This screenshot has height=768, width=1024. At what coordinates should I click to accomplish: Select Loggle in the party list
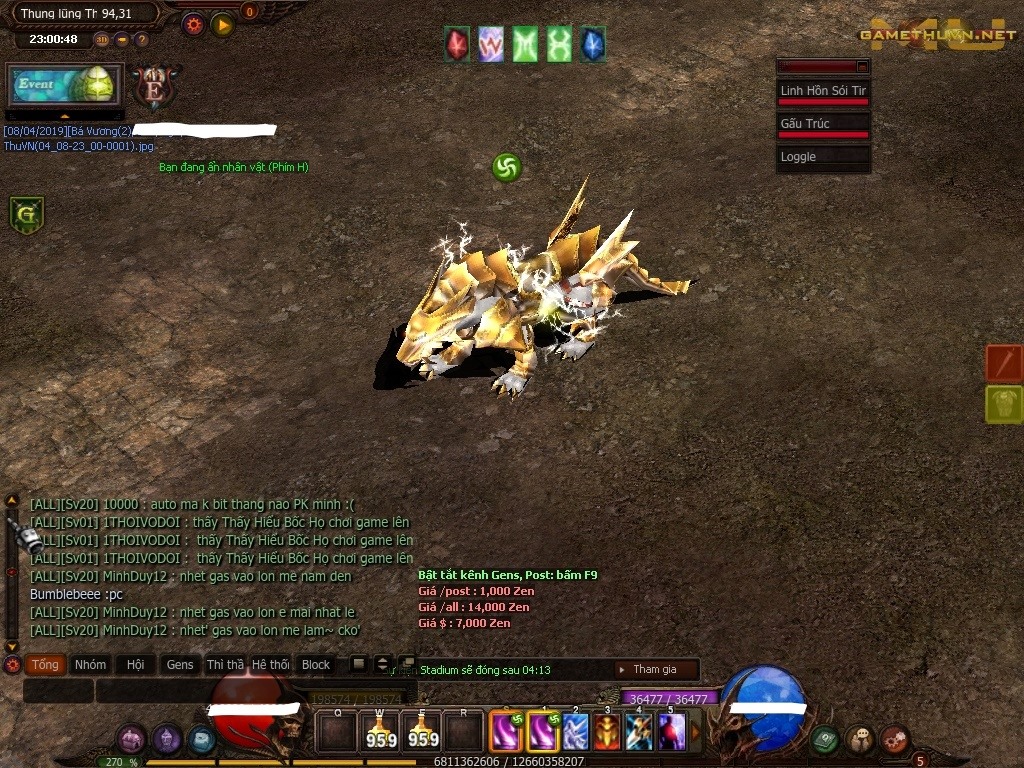click(822, 157)
